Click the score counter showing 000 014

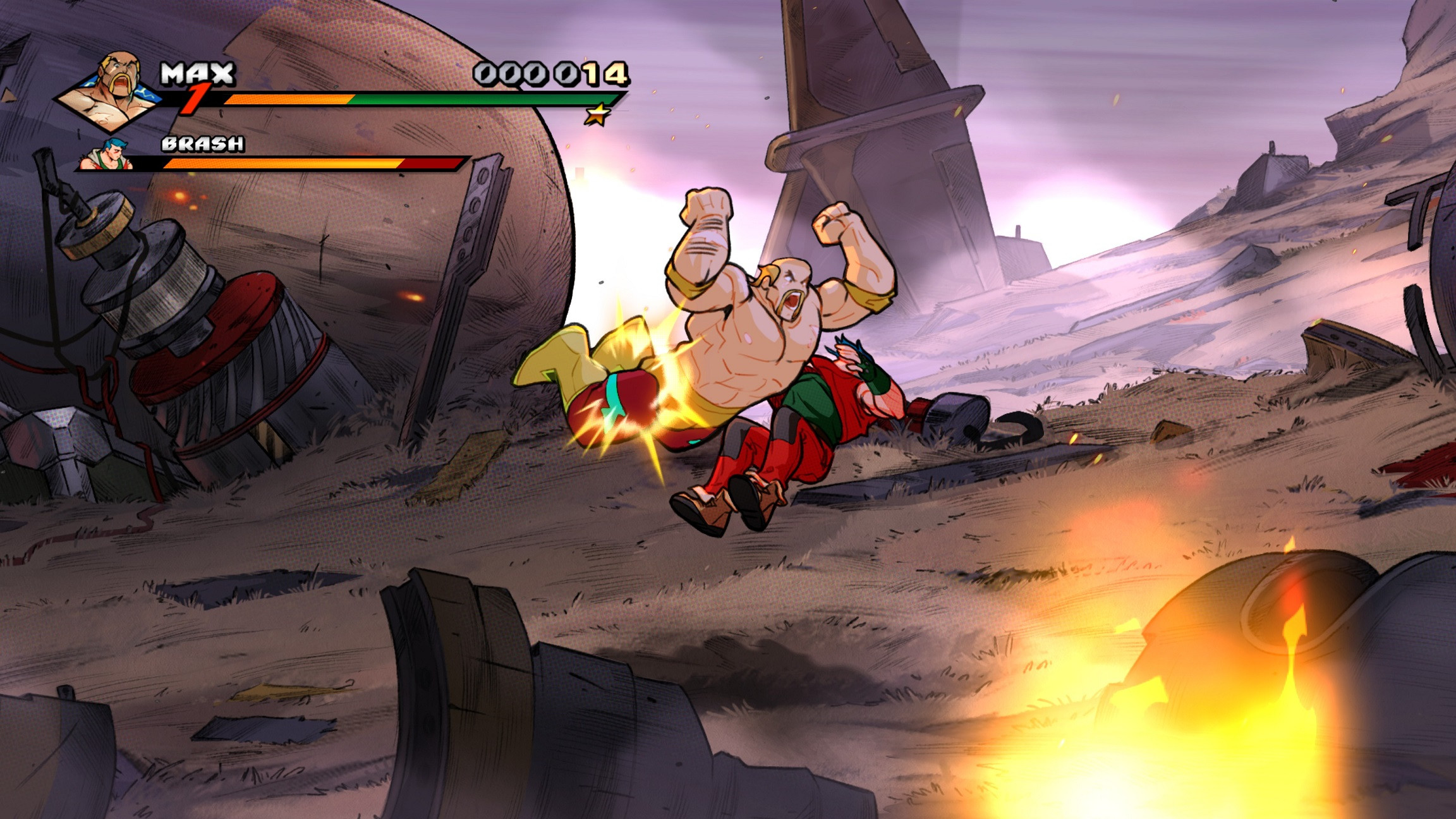coord(550,74)
